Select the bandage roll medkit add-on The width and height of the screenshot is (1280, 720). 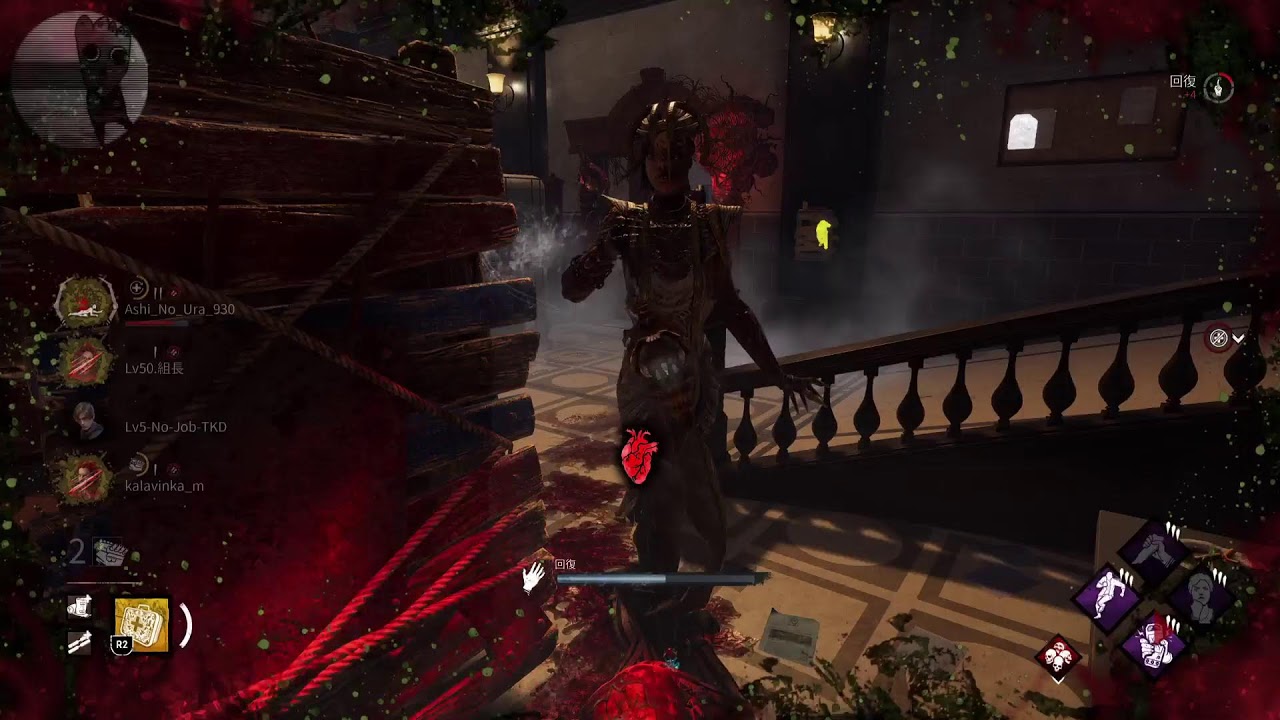(x=80, y=606)
